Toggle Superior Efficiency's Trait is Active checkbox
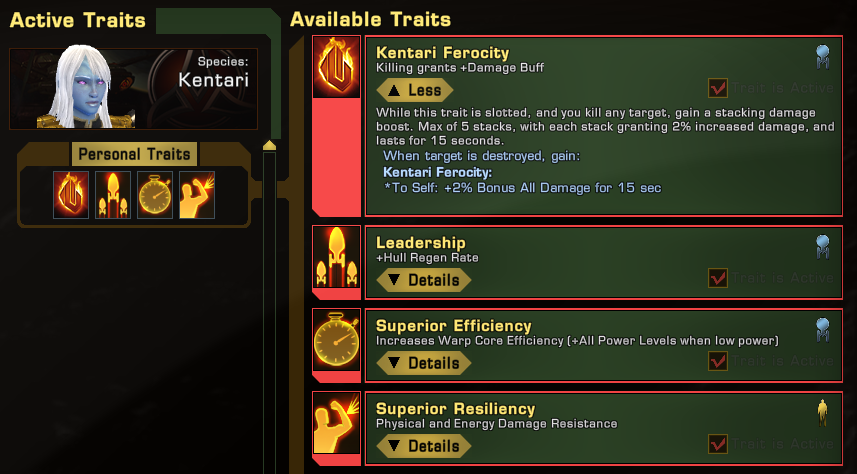Viewport: 857px width, 474px height. [717, 361]
